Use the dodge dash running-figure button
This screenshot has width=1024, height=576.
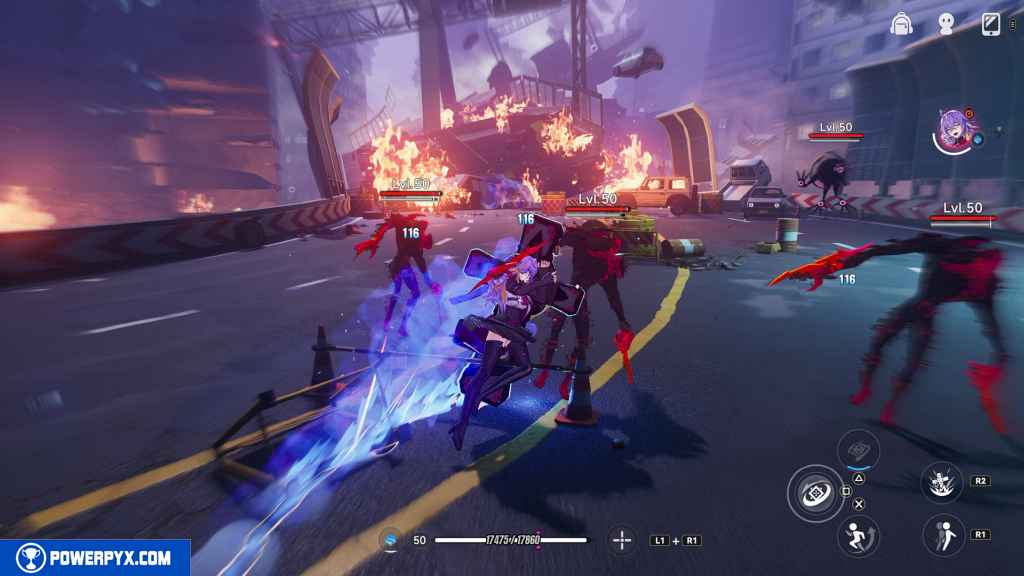(x=857, y=535)
